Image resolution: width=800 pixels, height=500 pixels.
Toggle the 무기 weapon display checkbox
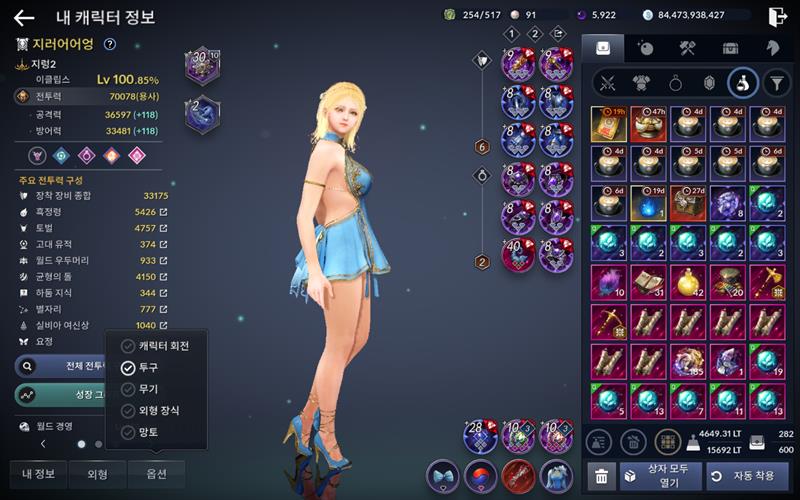[x=128, y=389]
